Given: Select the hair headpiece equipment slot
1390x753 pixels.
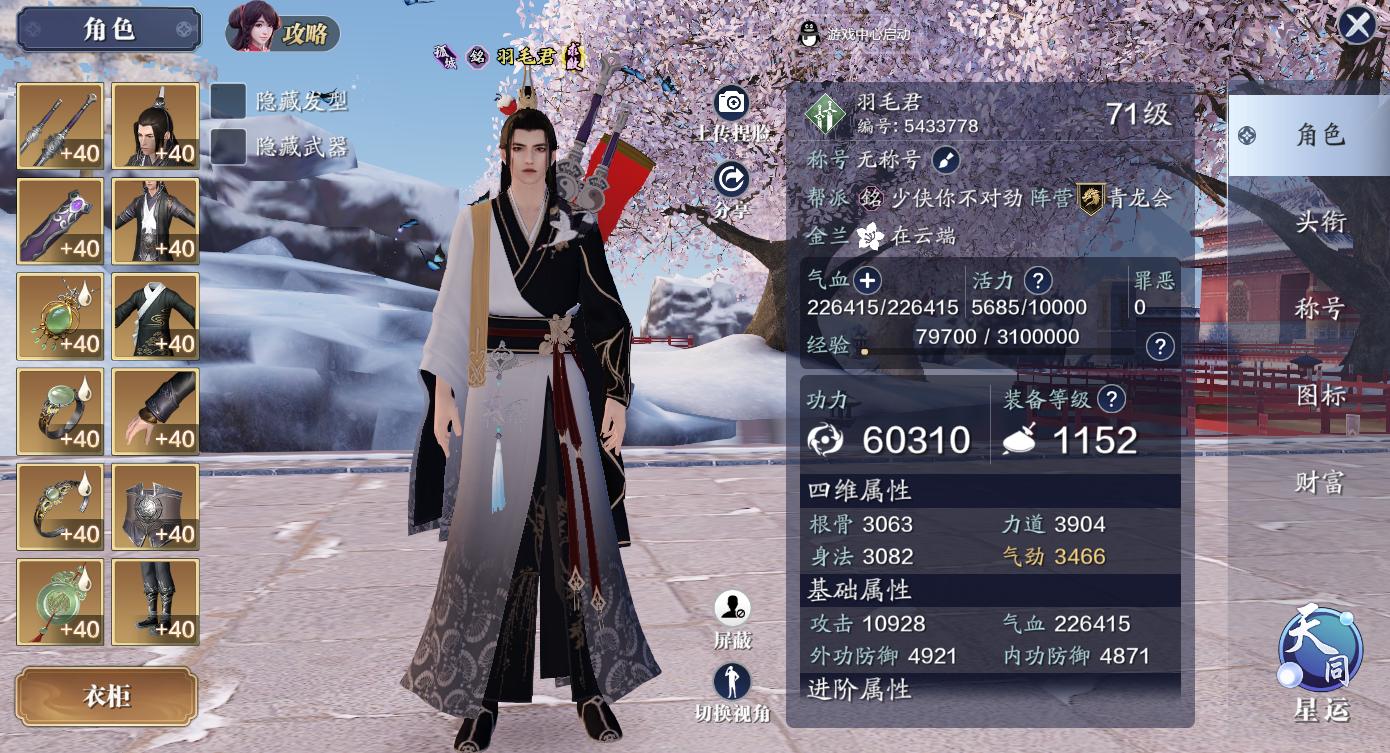Looking at the screenshot, I should [155, 126].
